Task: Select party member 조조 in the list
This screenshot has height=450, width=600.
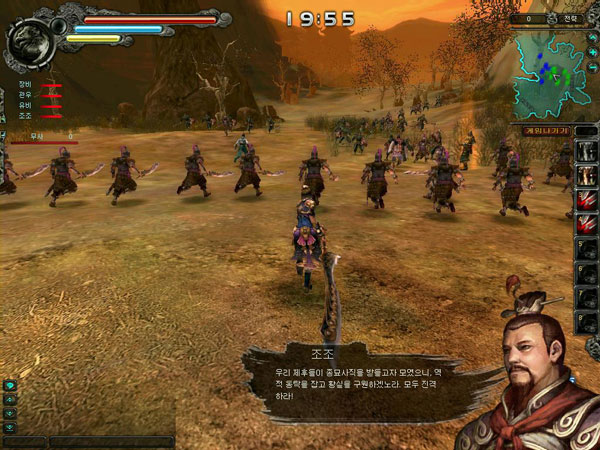Action: tap(24, 115)
